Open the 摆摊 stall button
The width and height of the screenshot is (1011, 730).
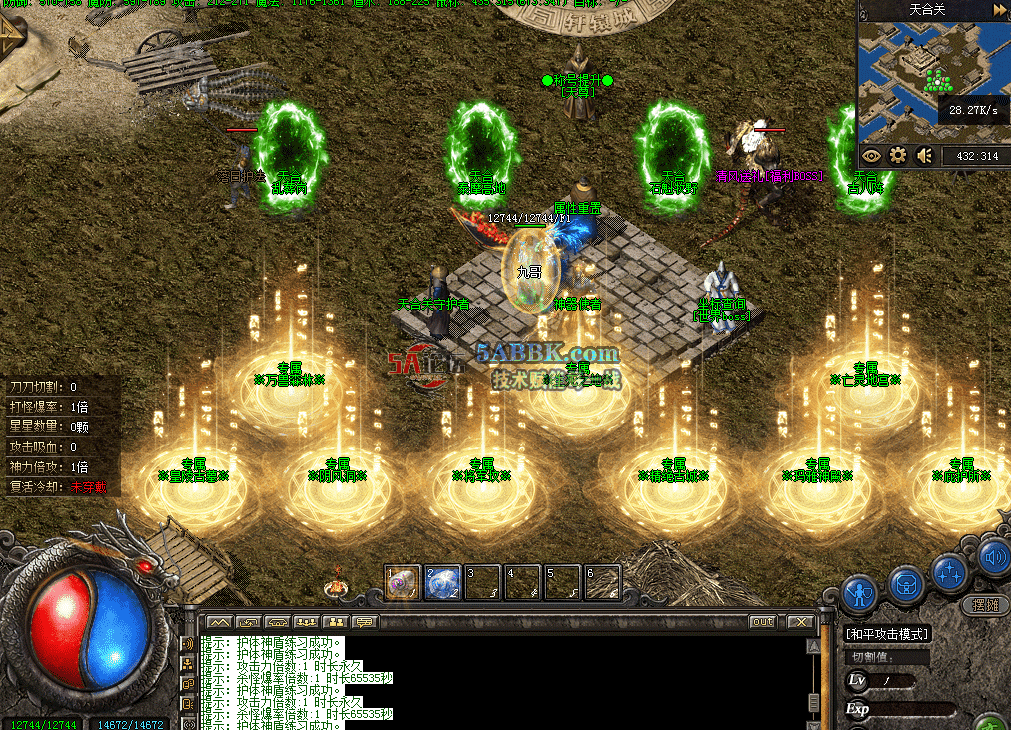pyautogui.click(x=985, y=605)
